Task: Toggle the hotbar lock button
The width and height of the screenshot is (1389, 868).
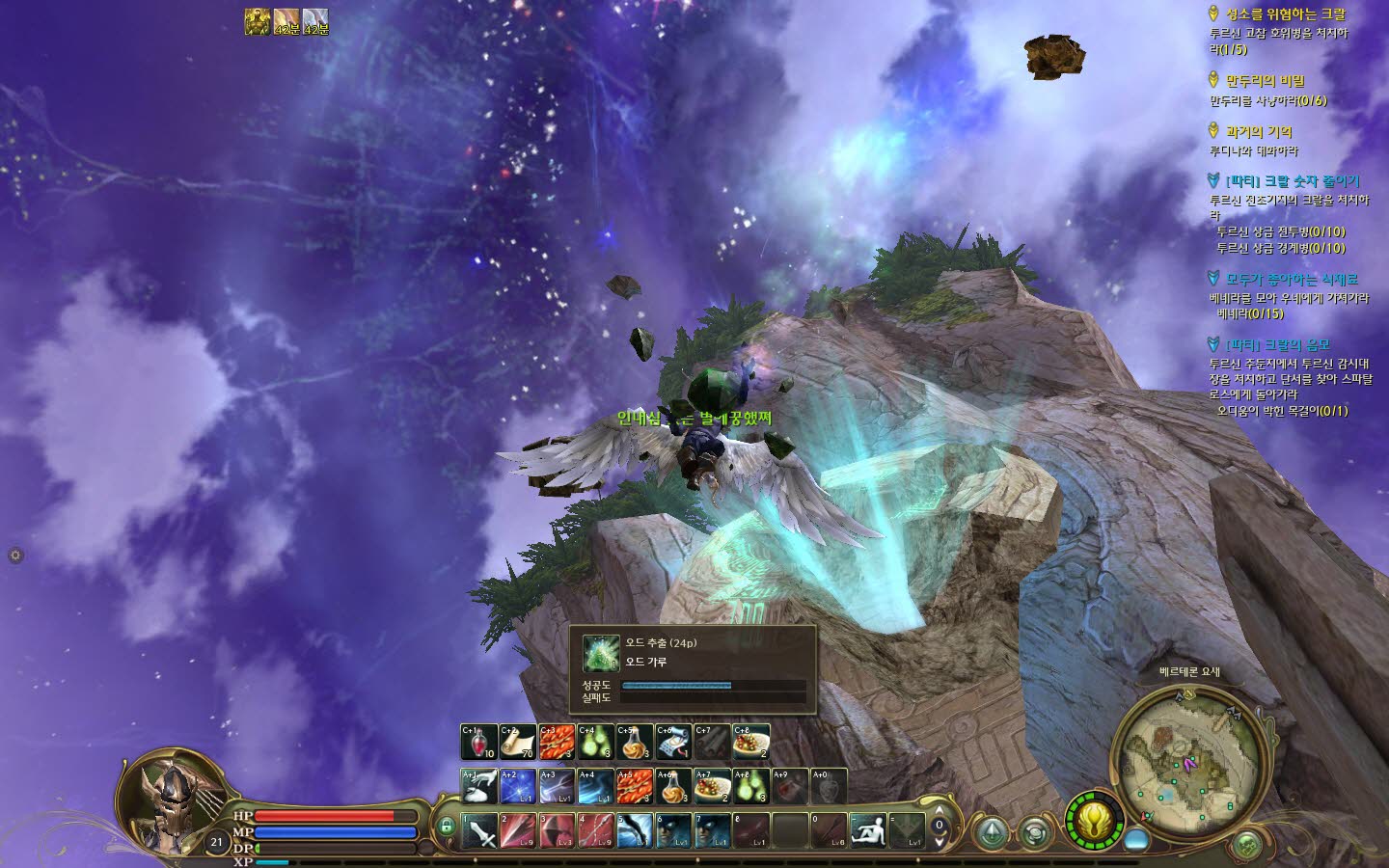Action: point(446,827)
